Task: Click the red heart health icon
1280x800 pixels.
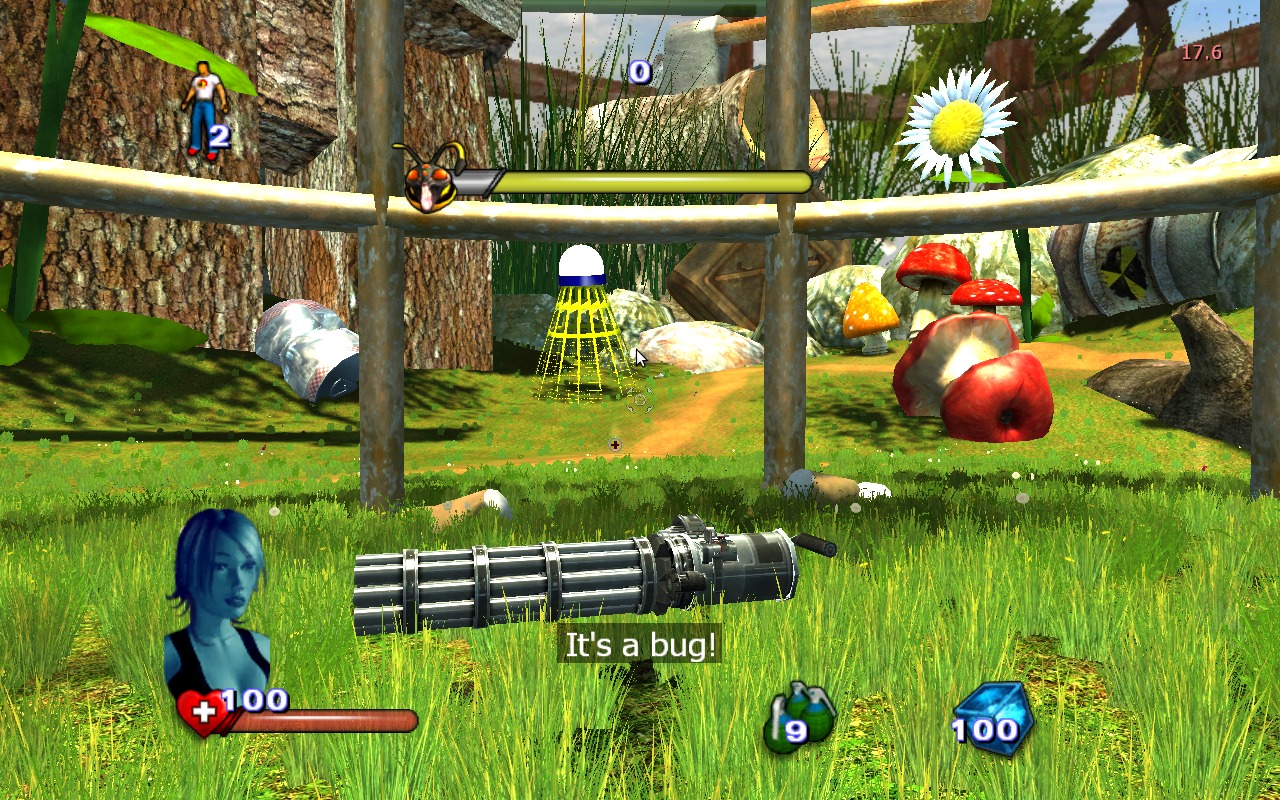Action: click(x=202, y=714)
